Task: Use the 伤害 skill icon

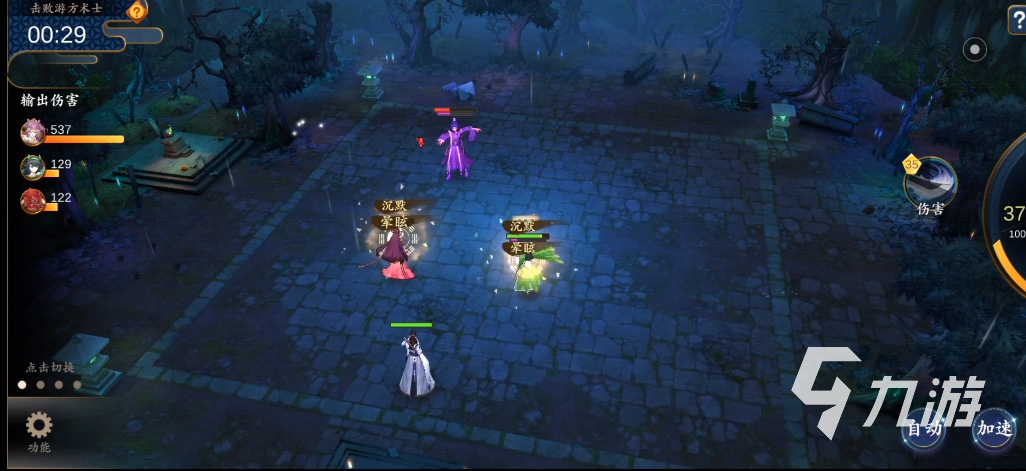Action: 930,182
